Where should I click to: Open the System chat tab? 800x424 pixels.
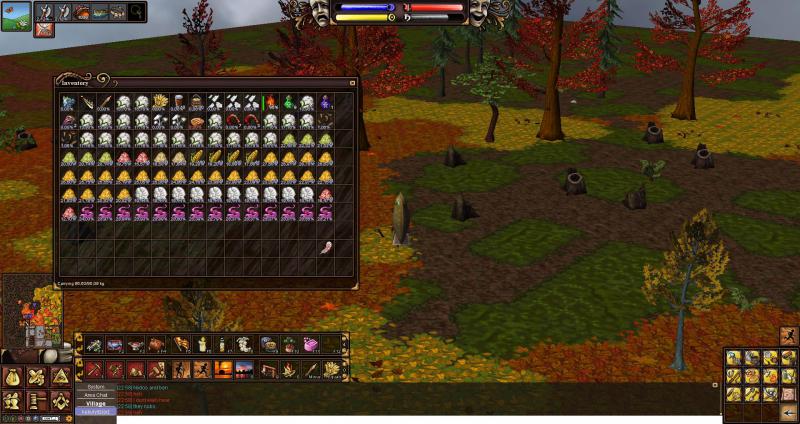point(96,386)
